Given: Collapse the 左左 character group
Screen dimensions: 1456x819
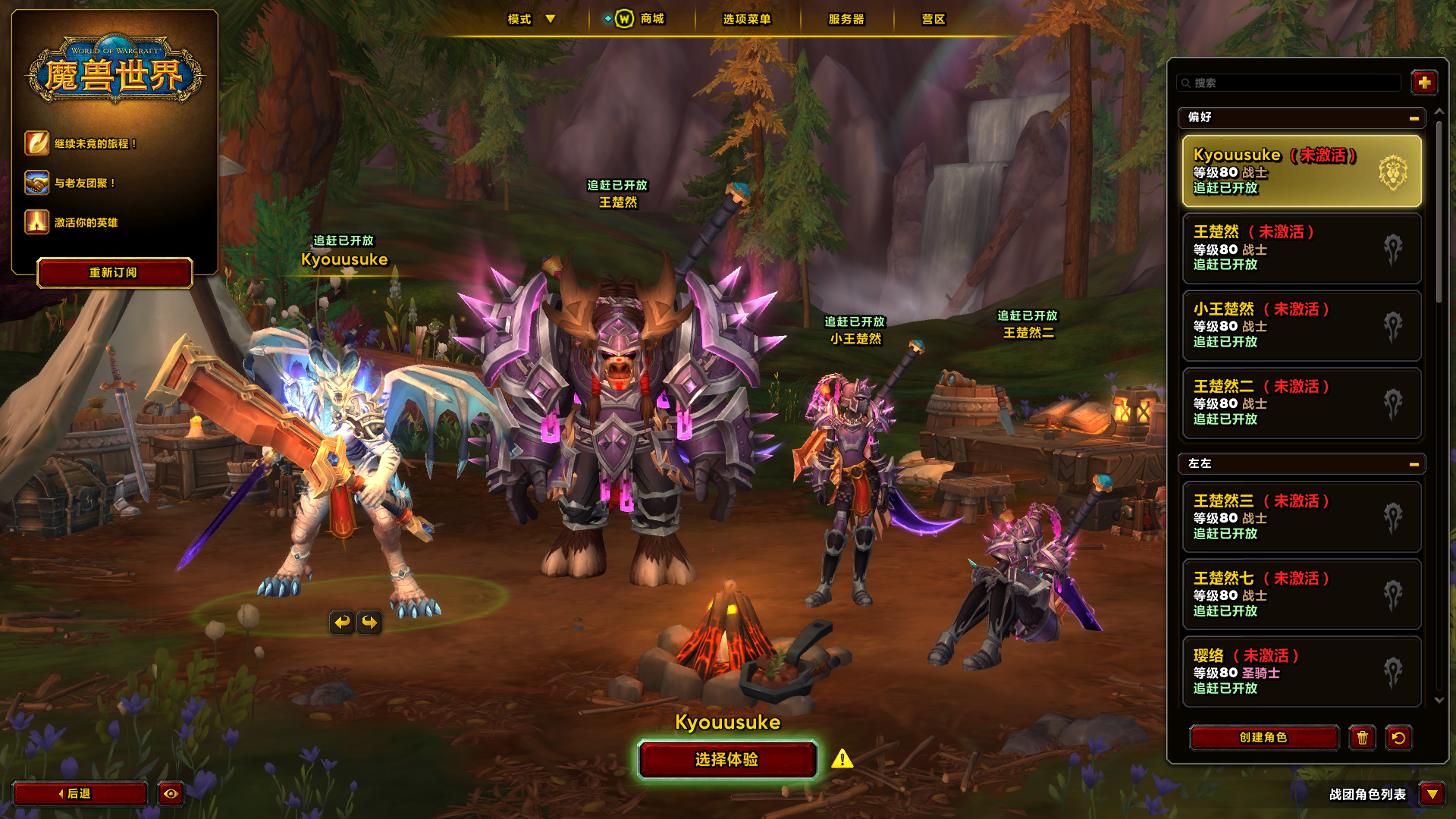Looking at the screenshot, I should click(x=1414, y=464).
